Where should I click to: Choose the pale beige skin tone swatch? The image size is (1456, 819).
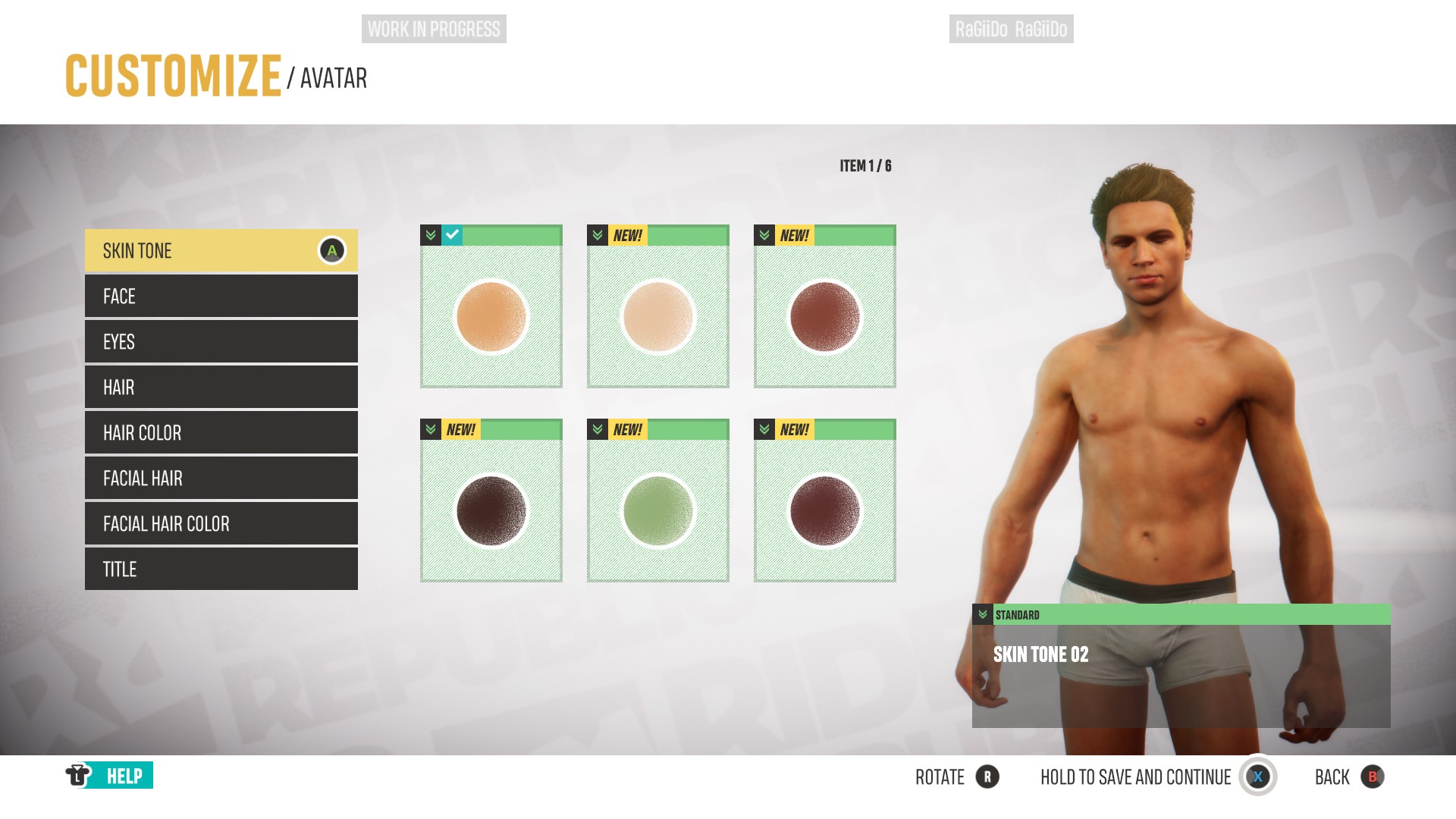pyautogui.click(x=658, y=315)
